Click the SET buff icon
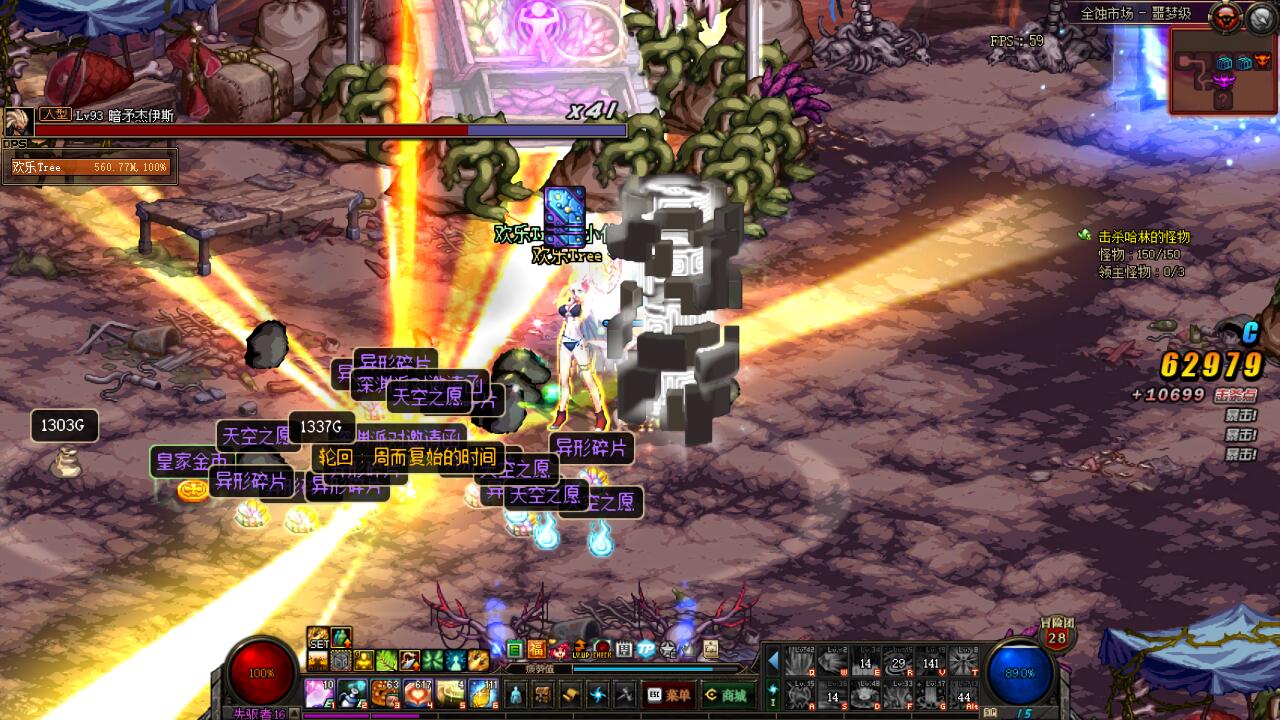This screenshot has height=720, width=1280. coord(318,639)
